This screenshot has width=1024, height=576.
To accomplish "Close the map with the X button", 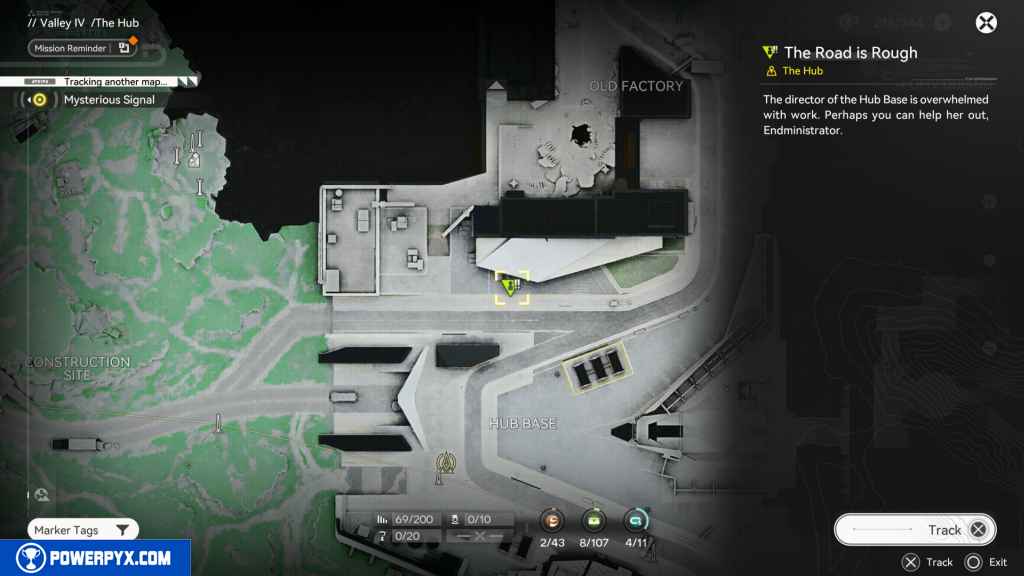I will [986, 23].
